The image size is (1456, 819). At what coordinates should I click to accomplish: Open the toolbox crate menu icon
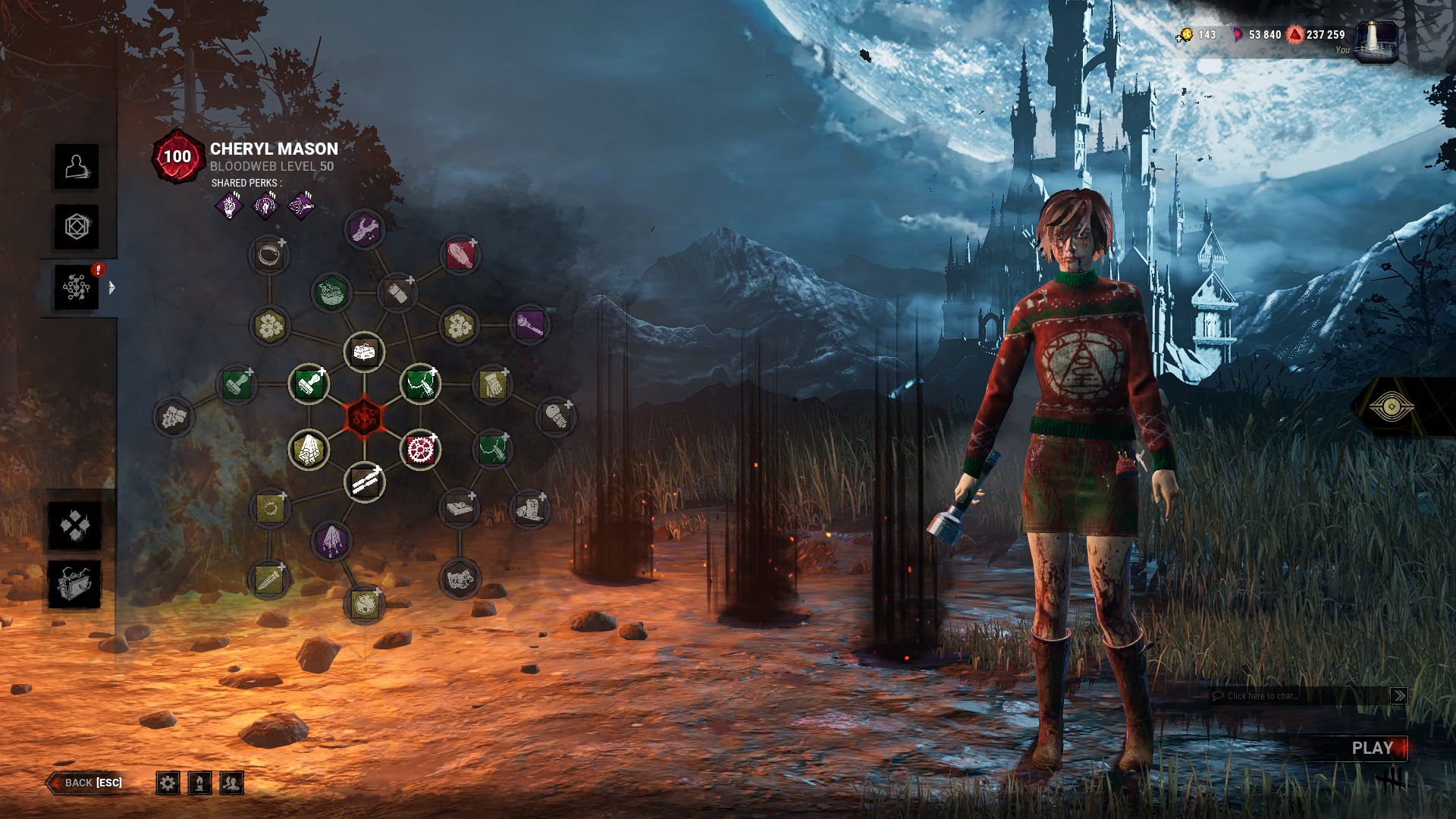click(x=75, y=584)
